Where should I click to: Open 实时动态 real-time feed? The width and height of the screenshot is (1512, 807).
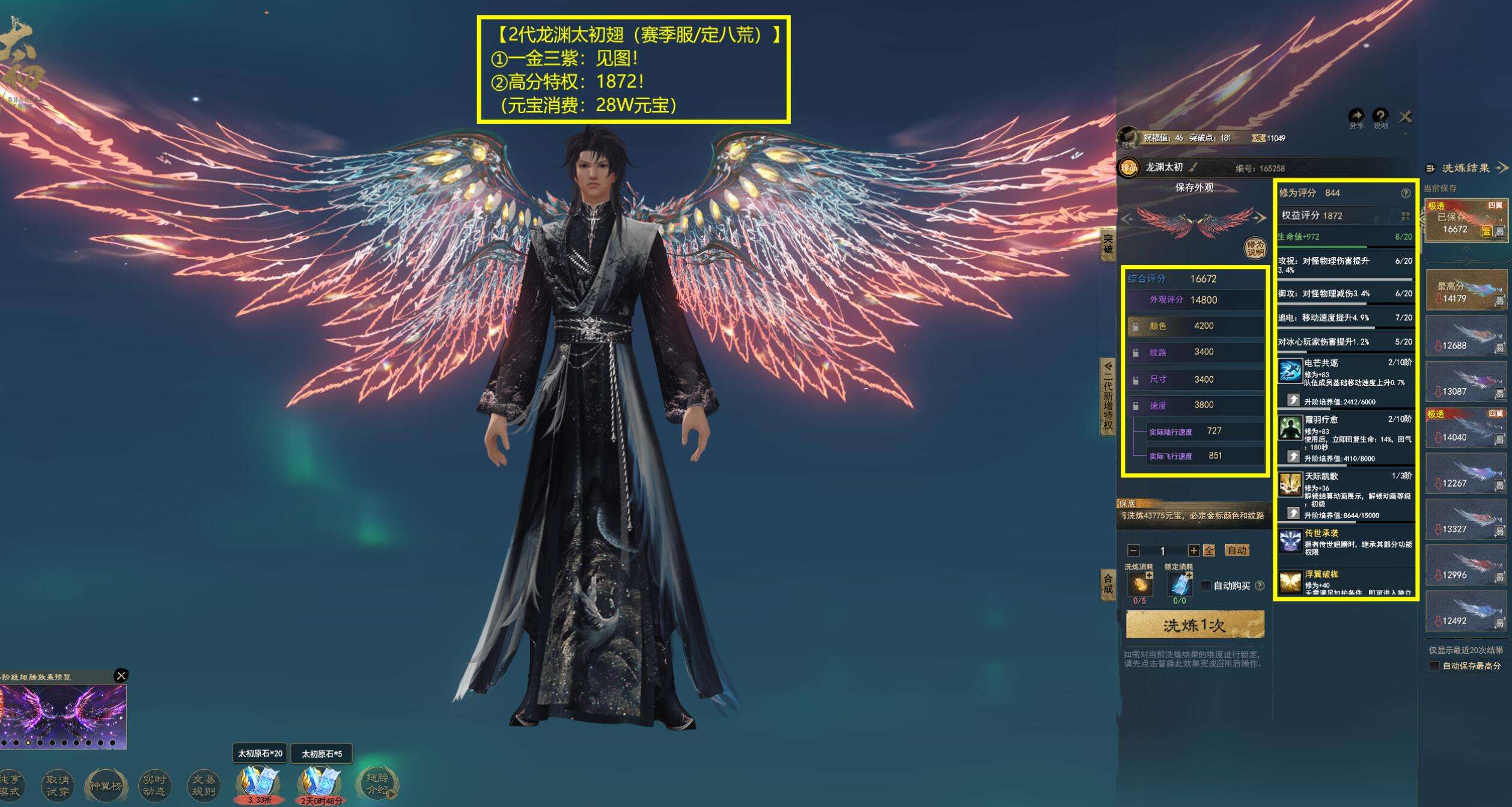[x=154, y=785]
